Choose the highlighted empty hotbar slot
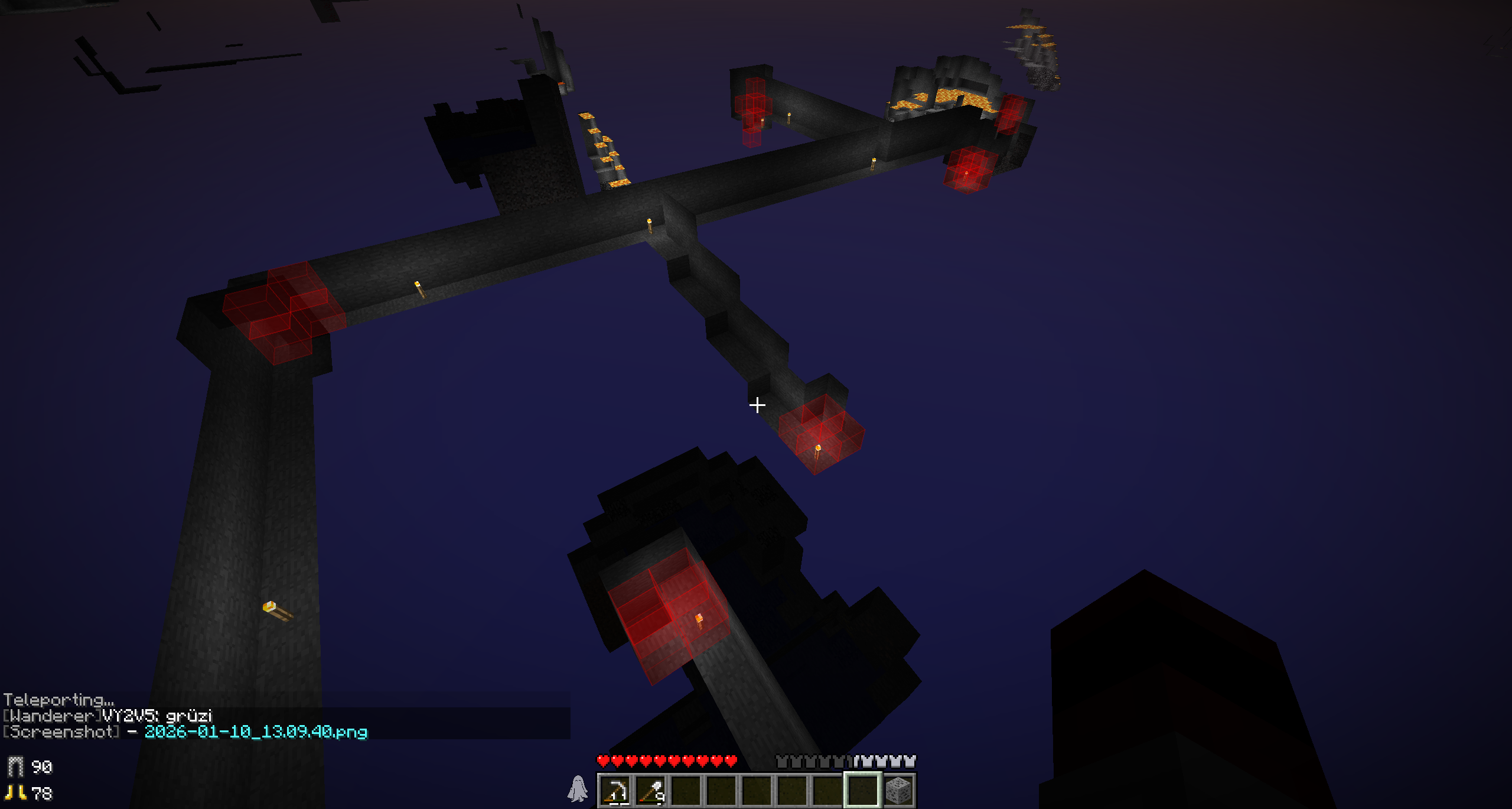This screenshot has width=1512, height=809. click(862, 790)
